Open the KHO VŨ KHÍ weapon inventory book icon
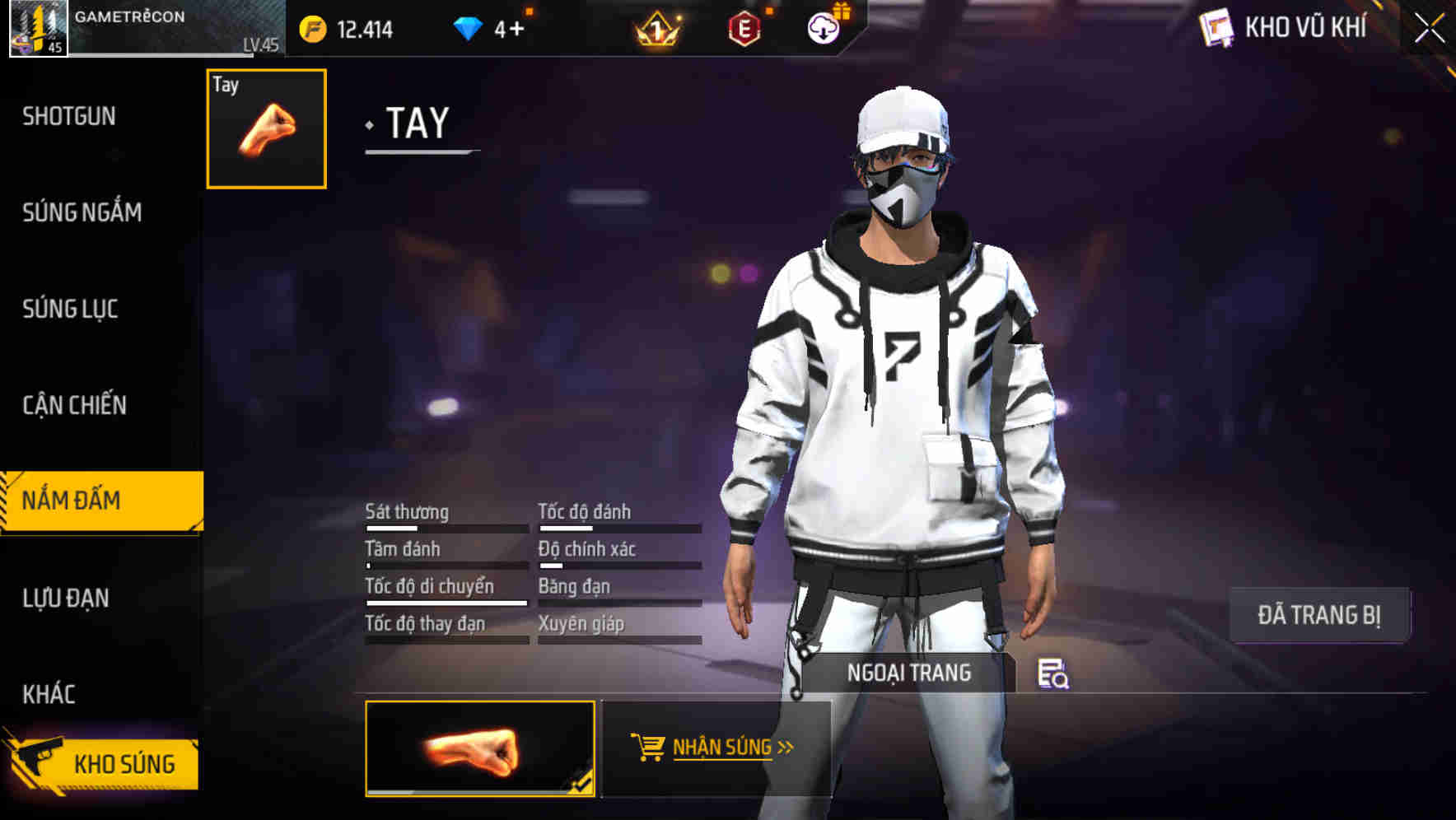The width and height of the screenshot is (1456, 820). click(1216, 29)
